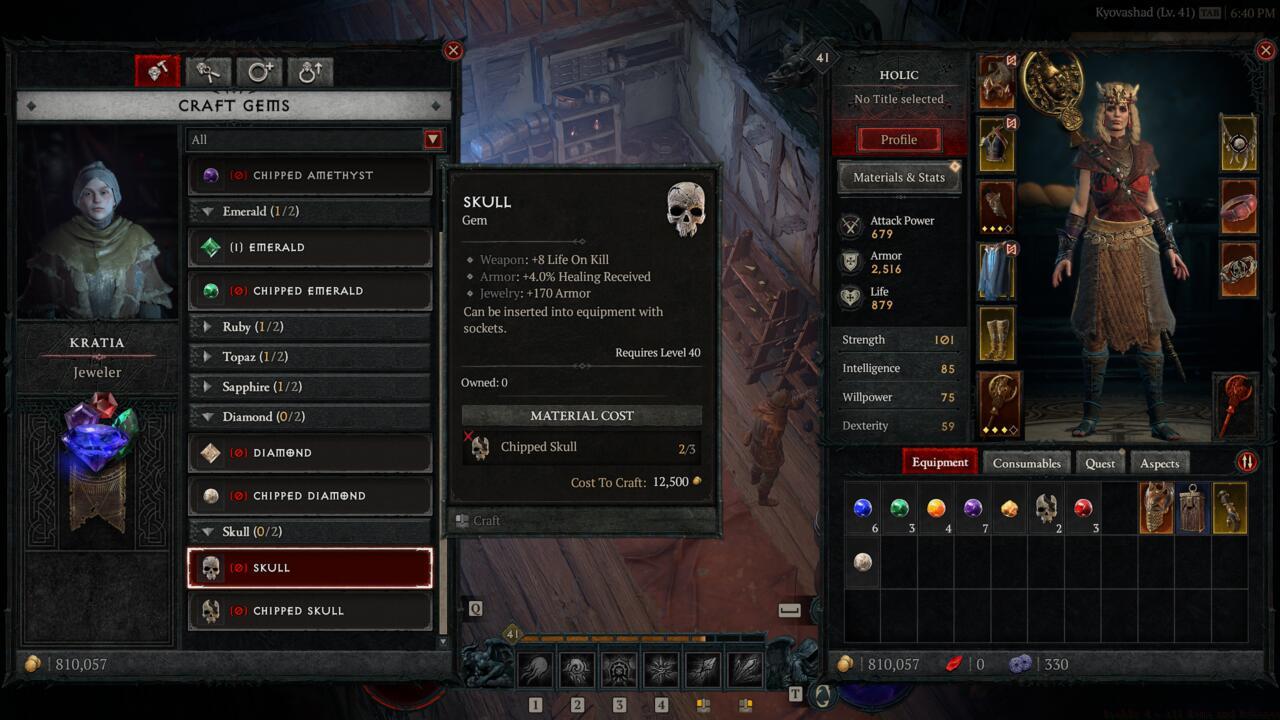The height and width of the screenshot is (720, 1280).
Task: Select the Chipped Amethyst recipe
Action: click(310, 176)
